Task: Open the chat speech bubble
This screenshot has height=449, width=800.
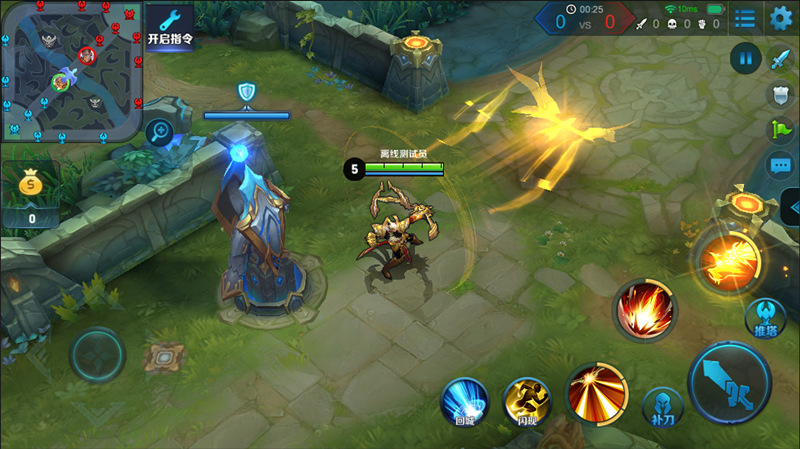Action: (x=780, y=165)
